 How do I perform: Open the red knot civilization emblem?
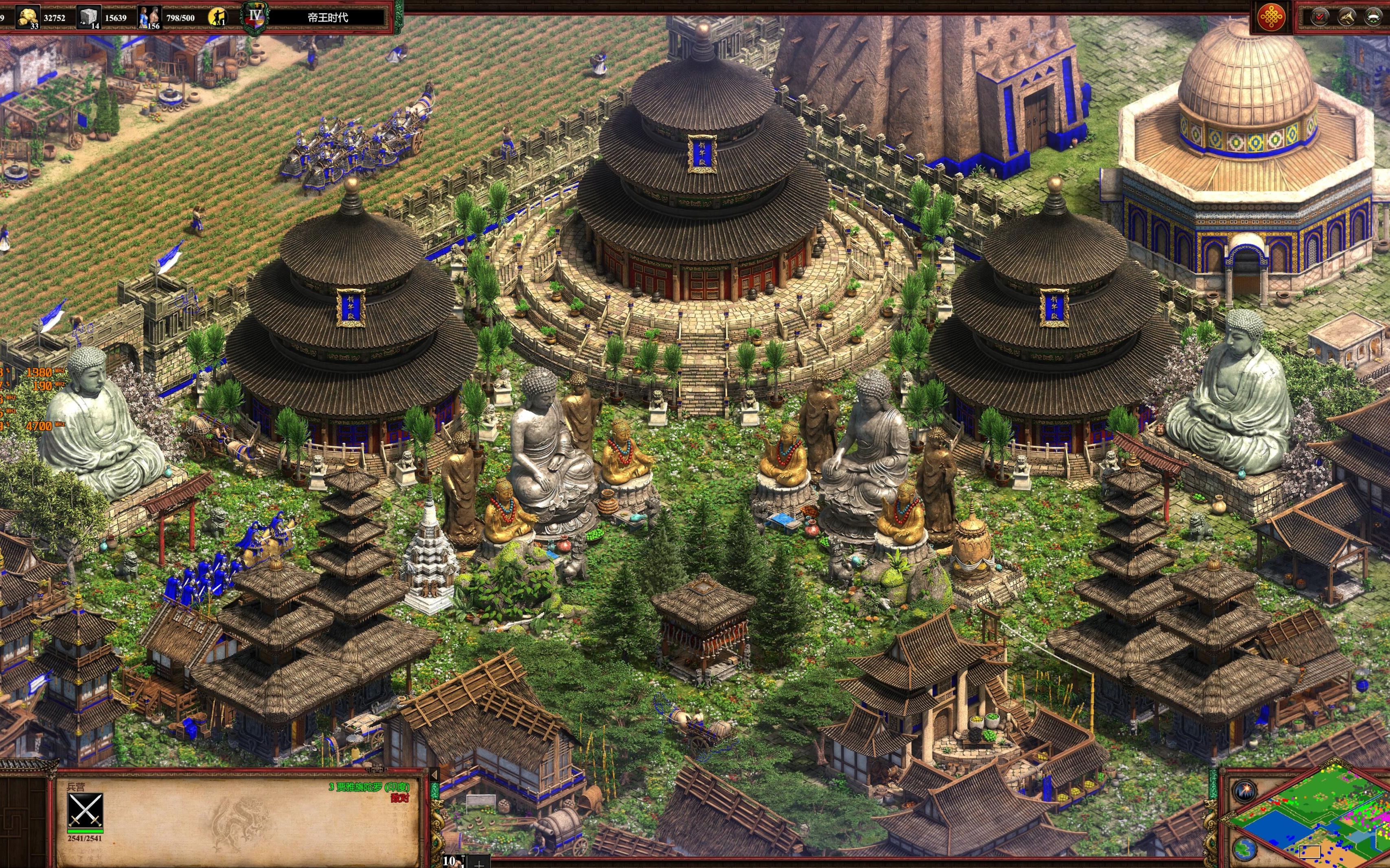(1271, 17)
